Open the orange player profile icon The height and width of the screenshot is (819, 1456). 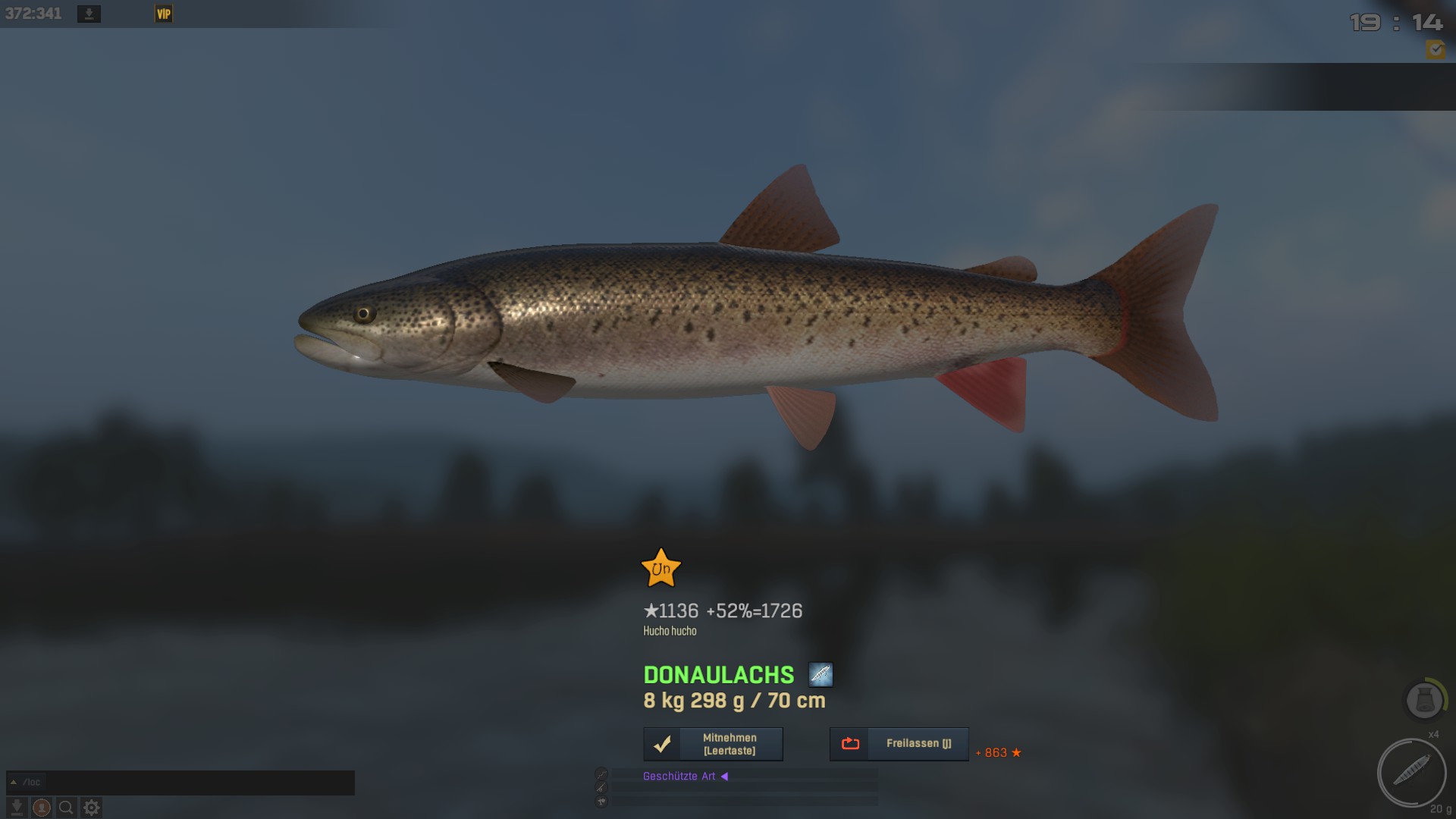[42, 808]
